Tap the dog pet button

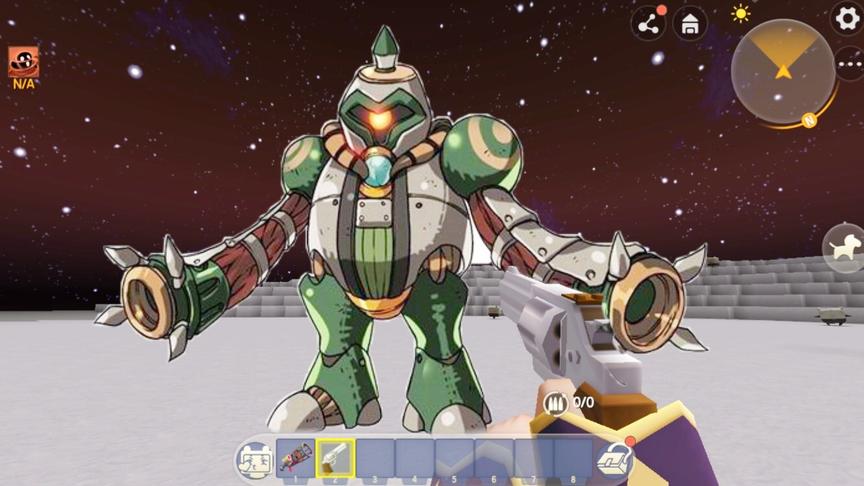[x=844, y=247]
